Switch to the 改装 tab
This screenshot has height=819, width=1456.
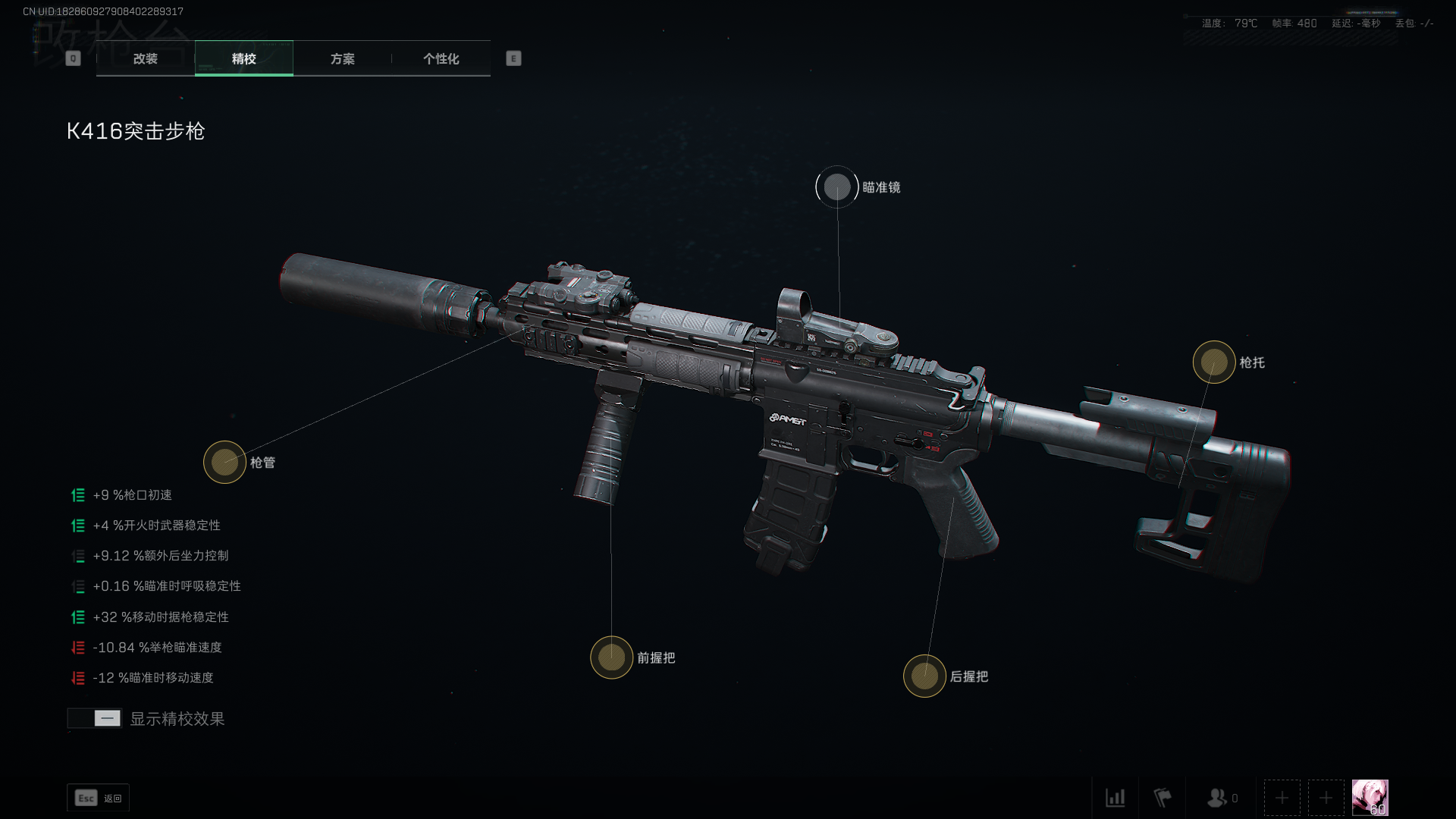[x=145, y=58]
